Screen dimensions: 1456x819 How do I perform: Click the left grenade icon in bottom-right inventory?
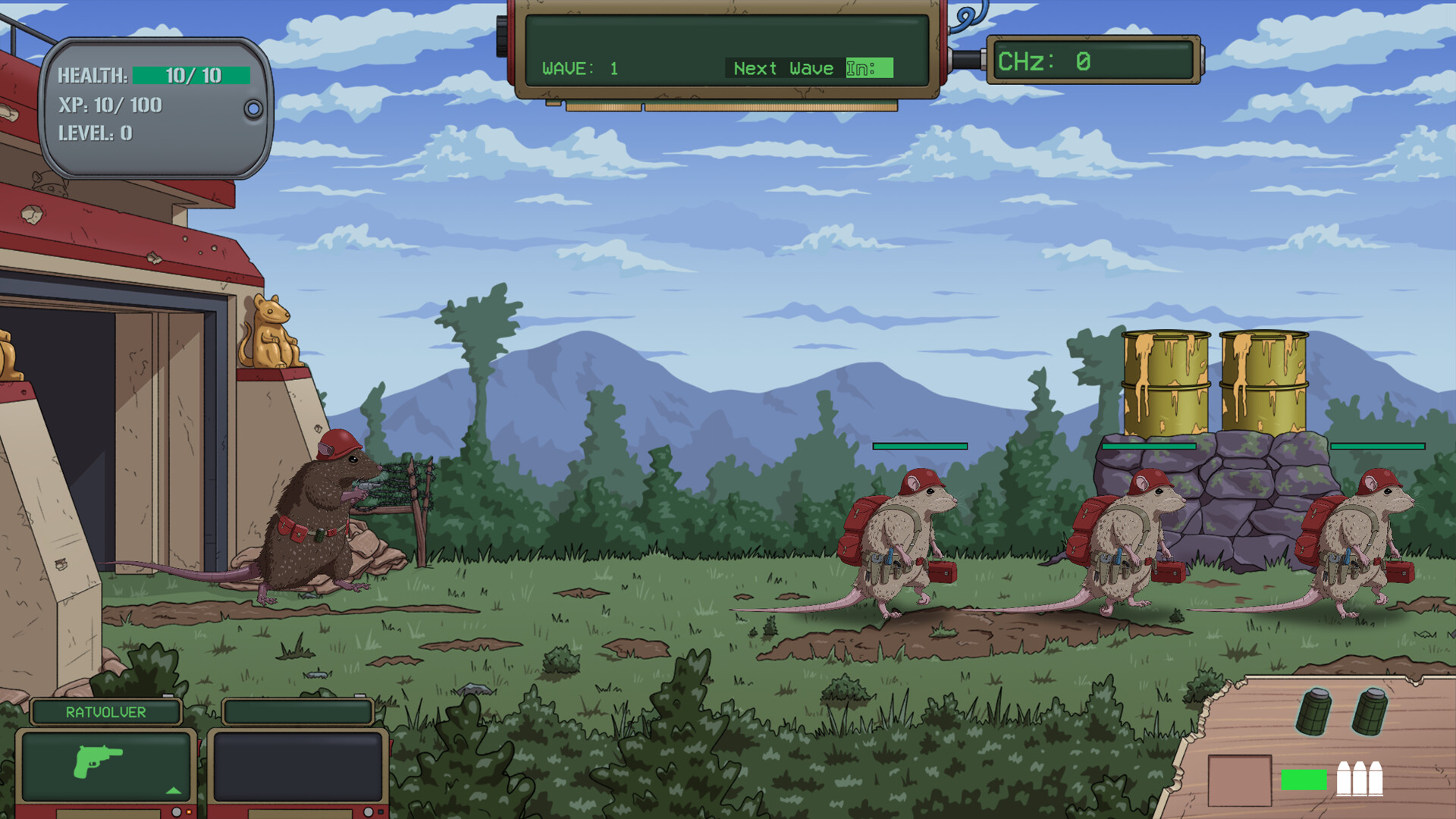[1315, 712]
